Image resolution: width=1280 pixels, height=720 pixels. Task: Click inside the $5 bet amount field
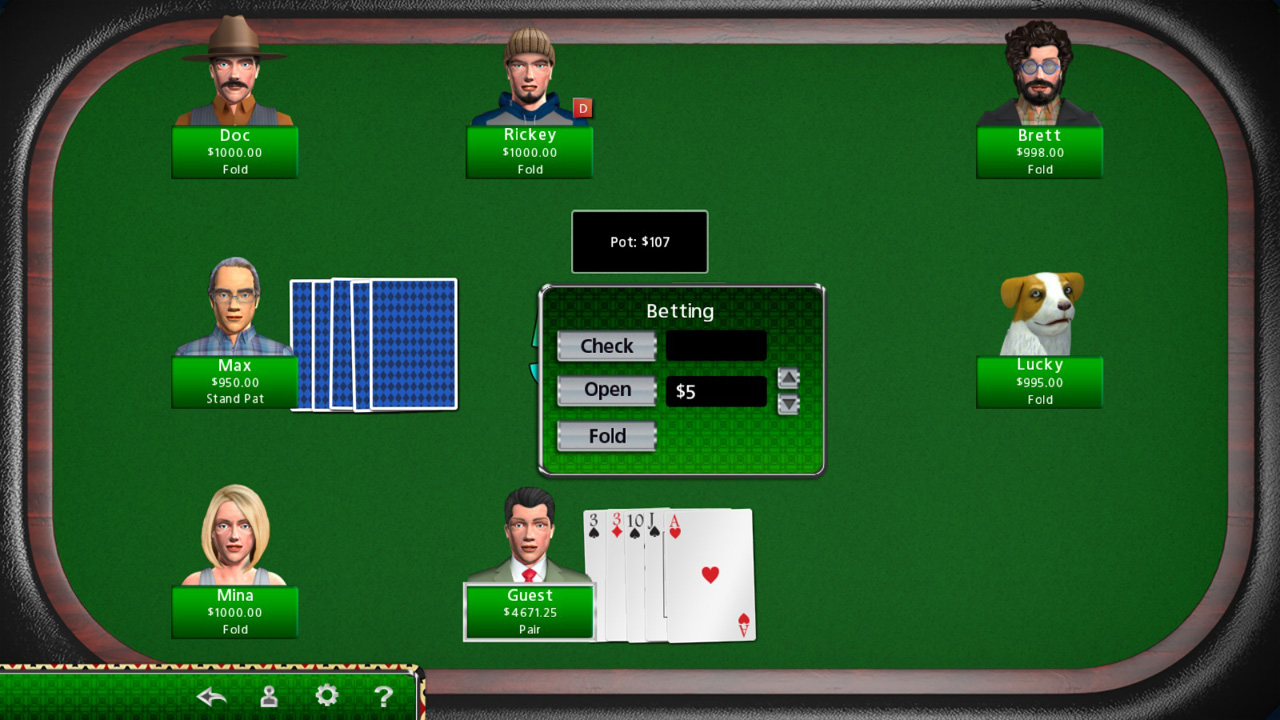(716, 391)
